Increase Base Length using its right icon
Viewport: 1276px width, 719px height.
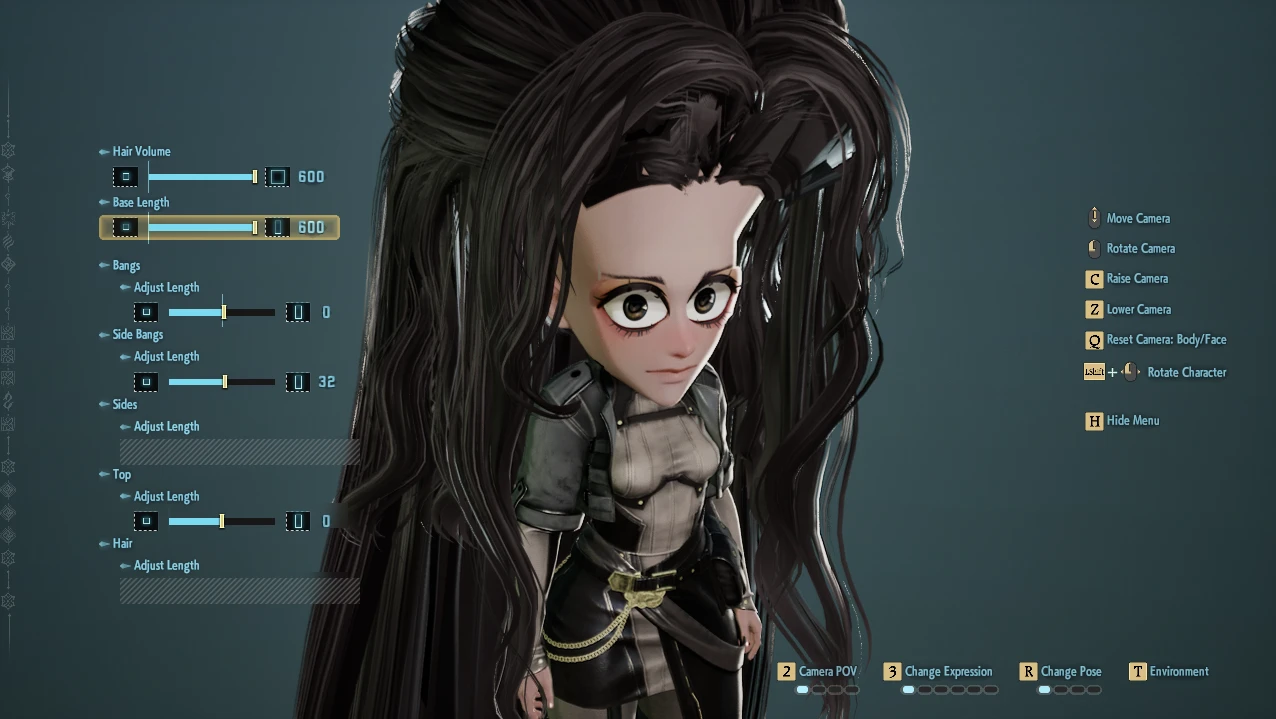point(278,227)
